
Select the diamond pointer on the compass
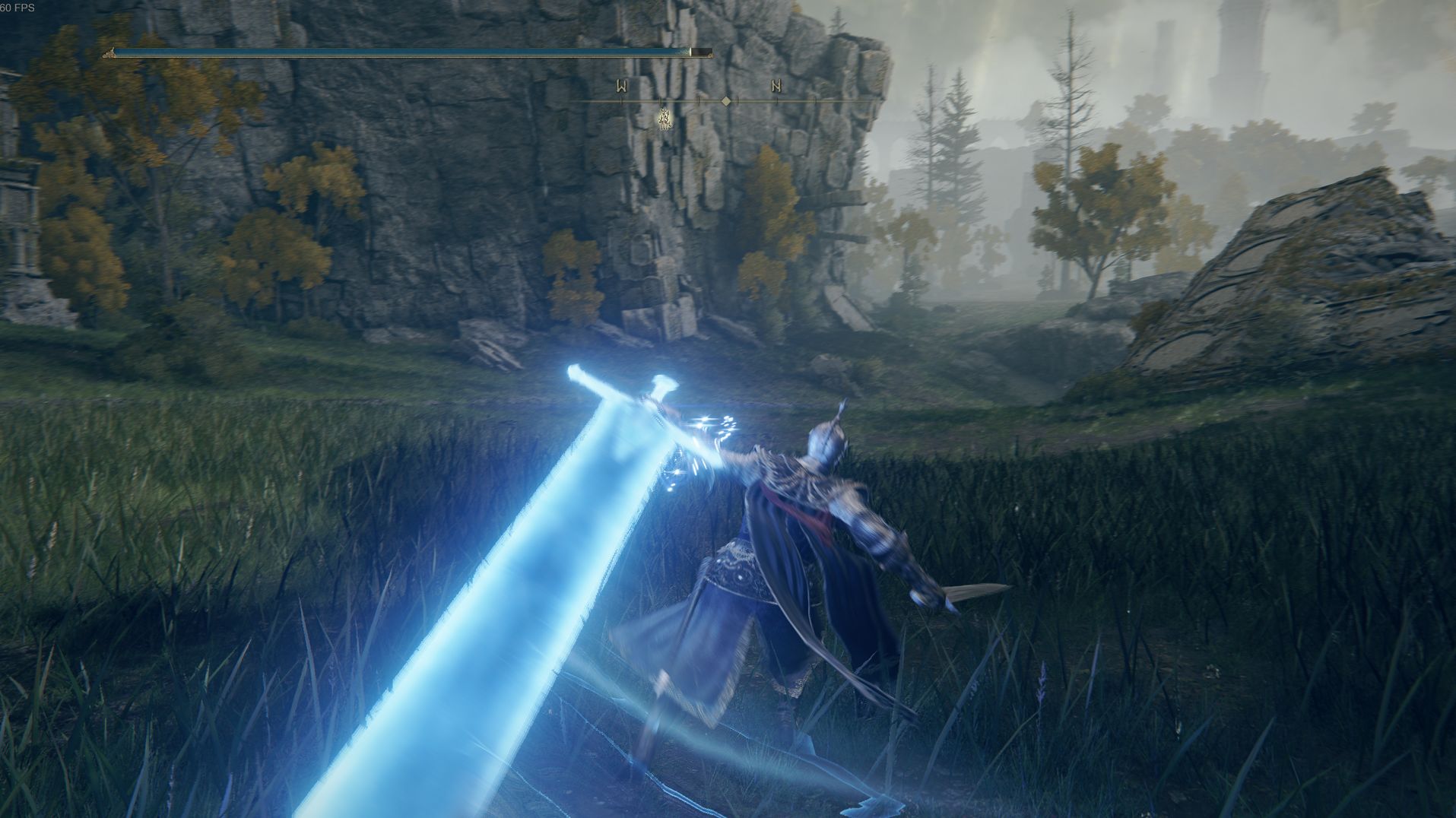[x=726, y=101]
